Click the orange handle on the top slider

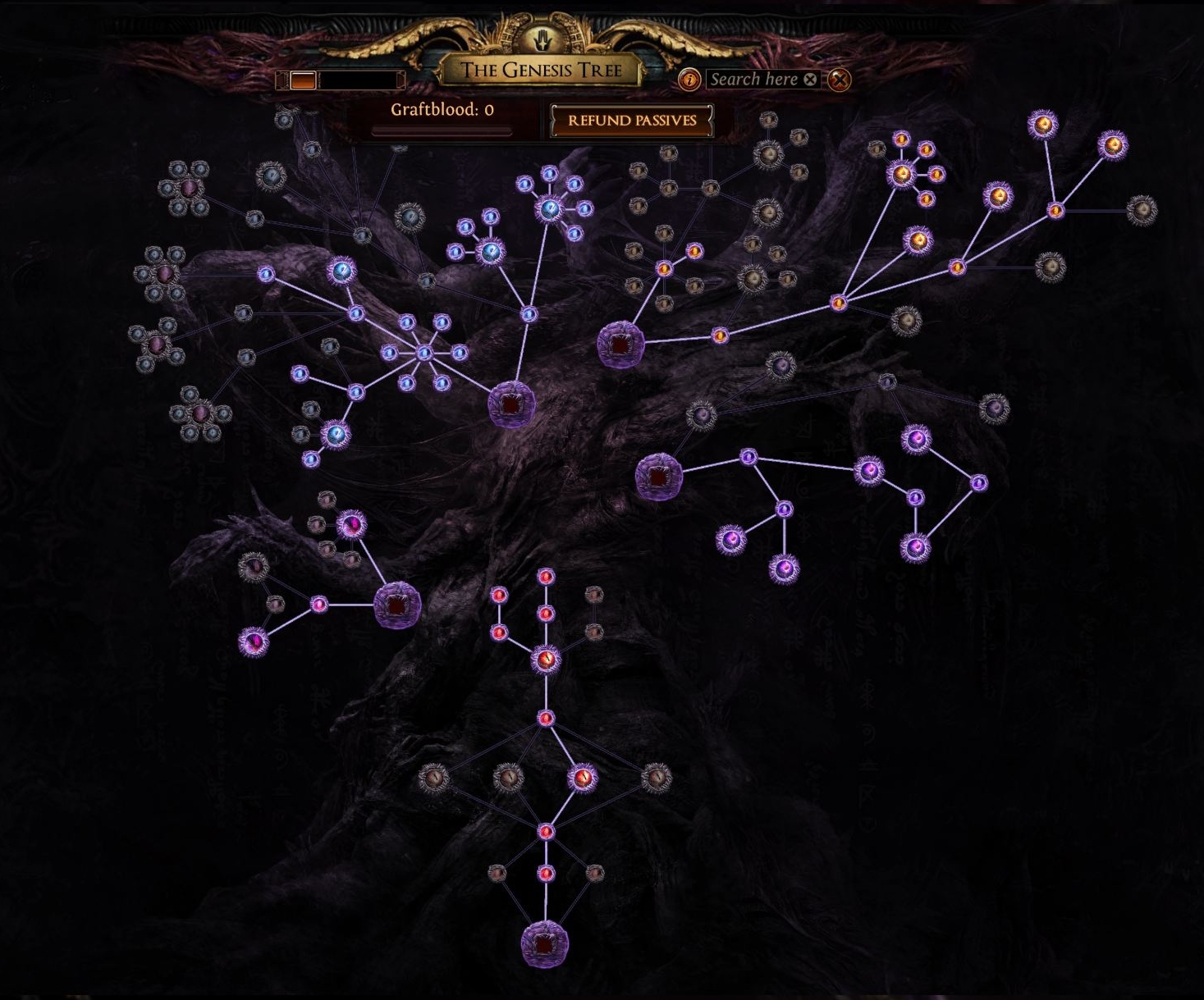coord(303,80)
